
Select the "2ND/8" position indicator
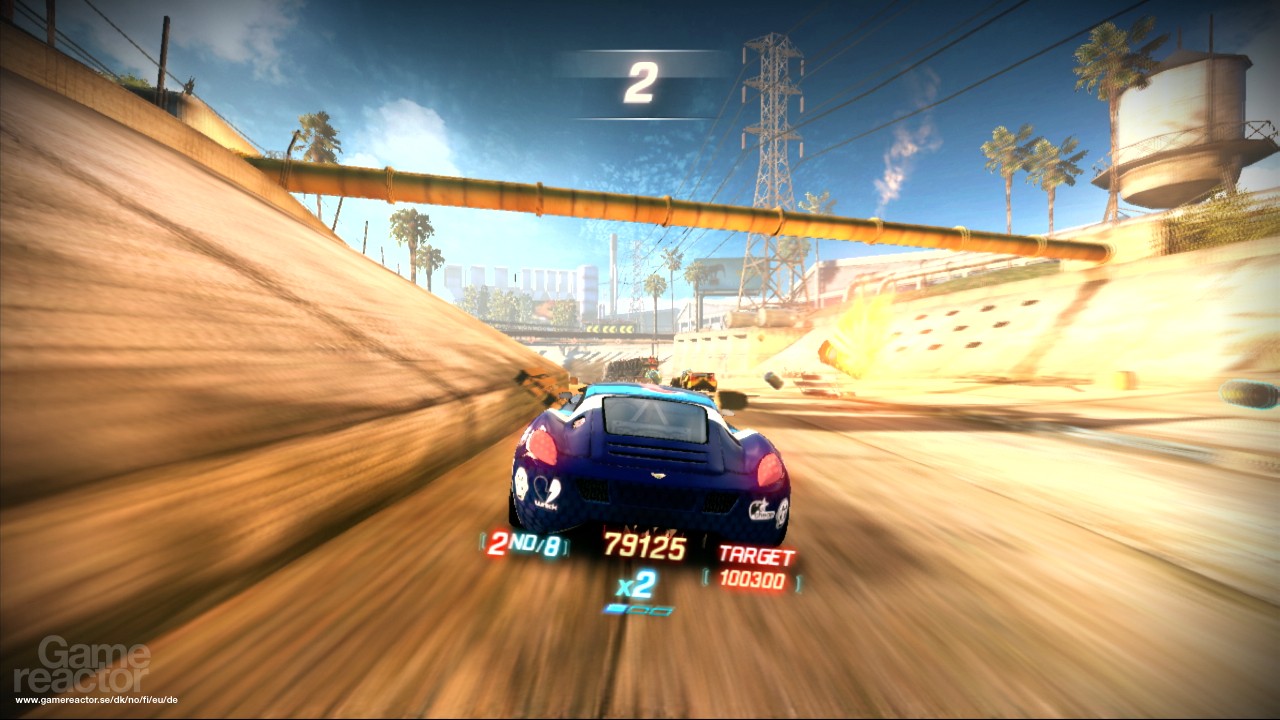pyautogui.click(x=525, y=545)
